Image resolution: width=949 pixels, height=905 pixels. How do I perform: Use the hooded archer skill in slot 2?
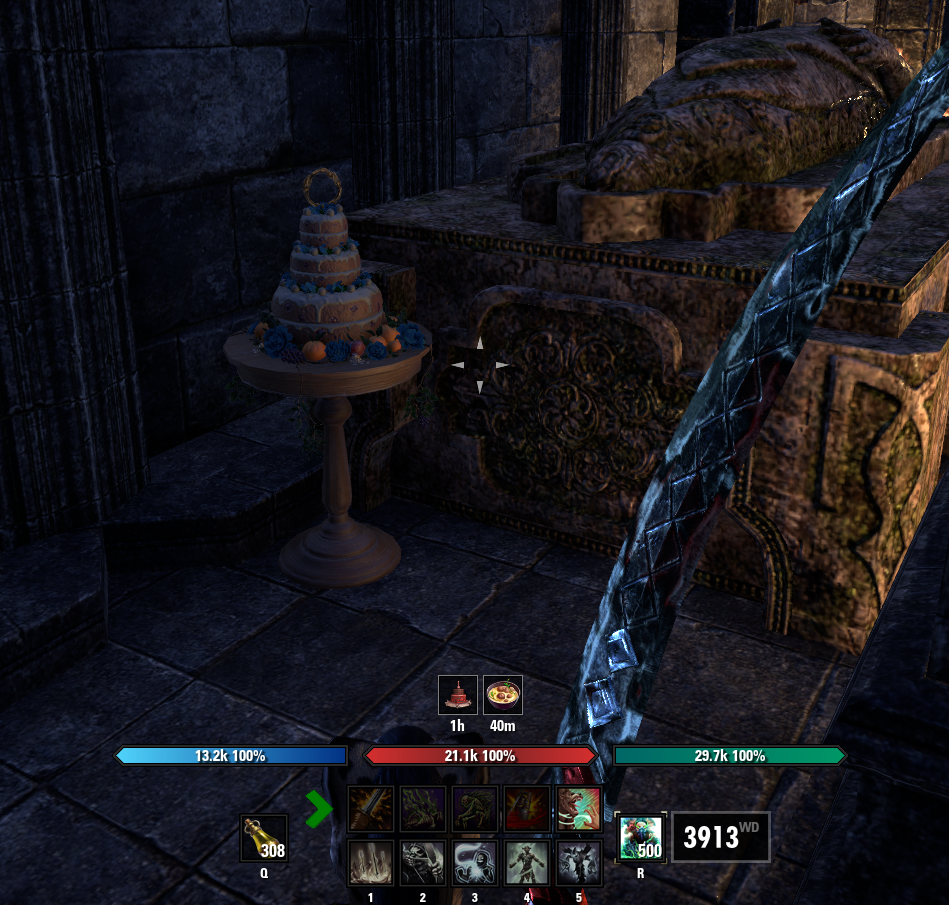422,863
